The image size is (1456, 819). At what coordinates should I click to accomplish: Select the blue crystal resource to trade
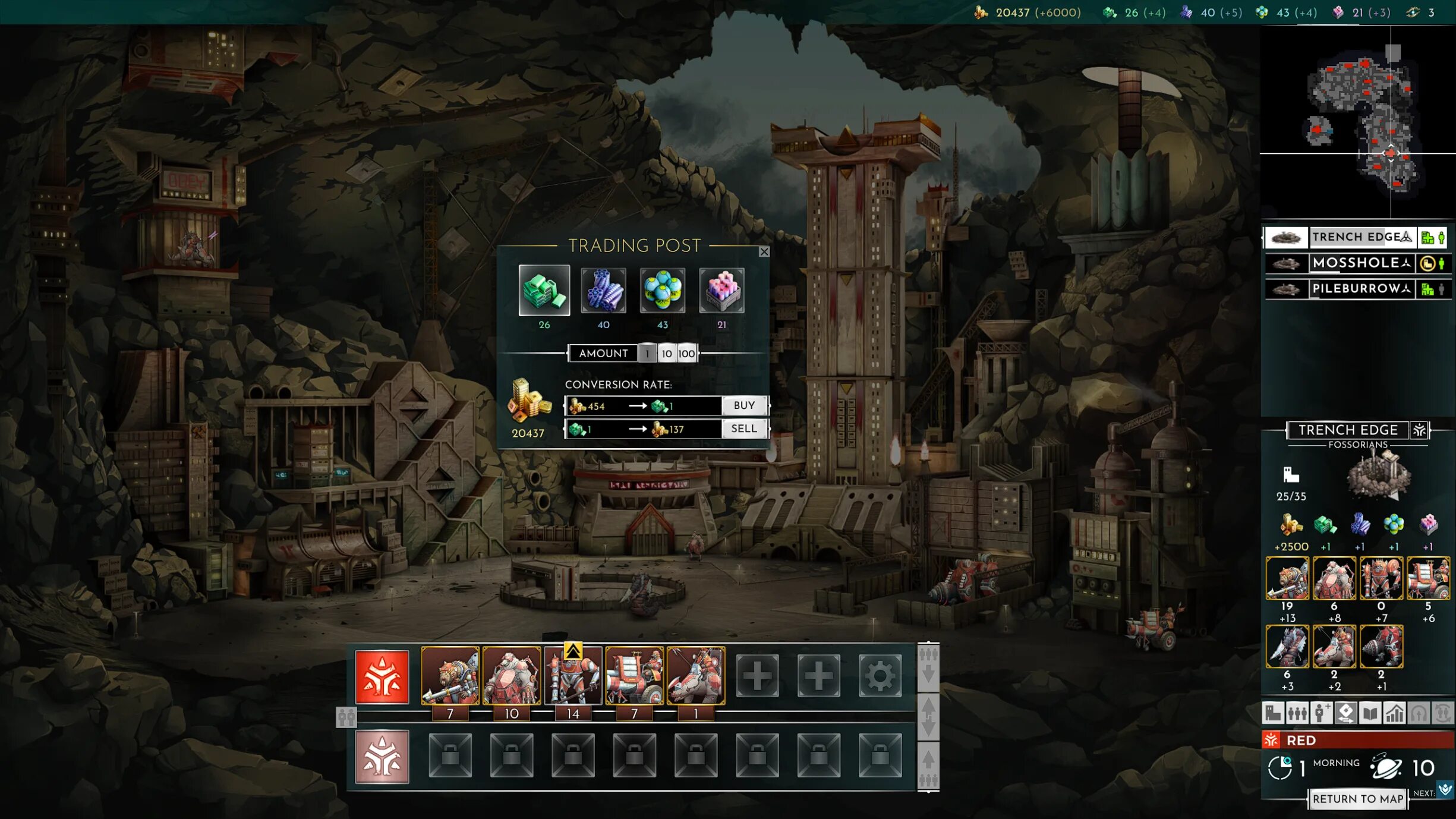pyautogui.click(x=603, y=291)
